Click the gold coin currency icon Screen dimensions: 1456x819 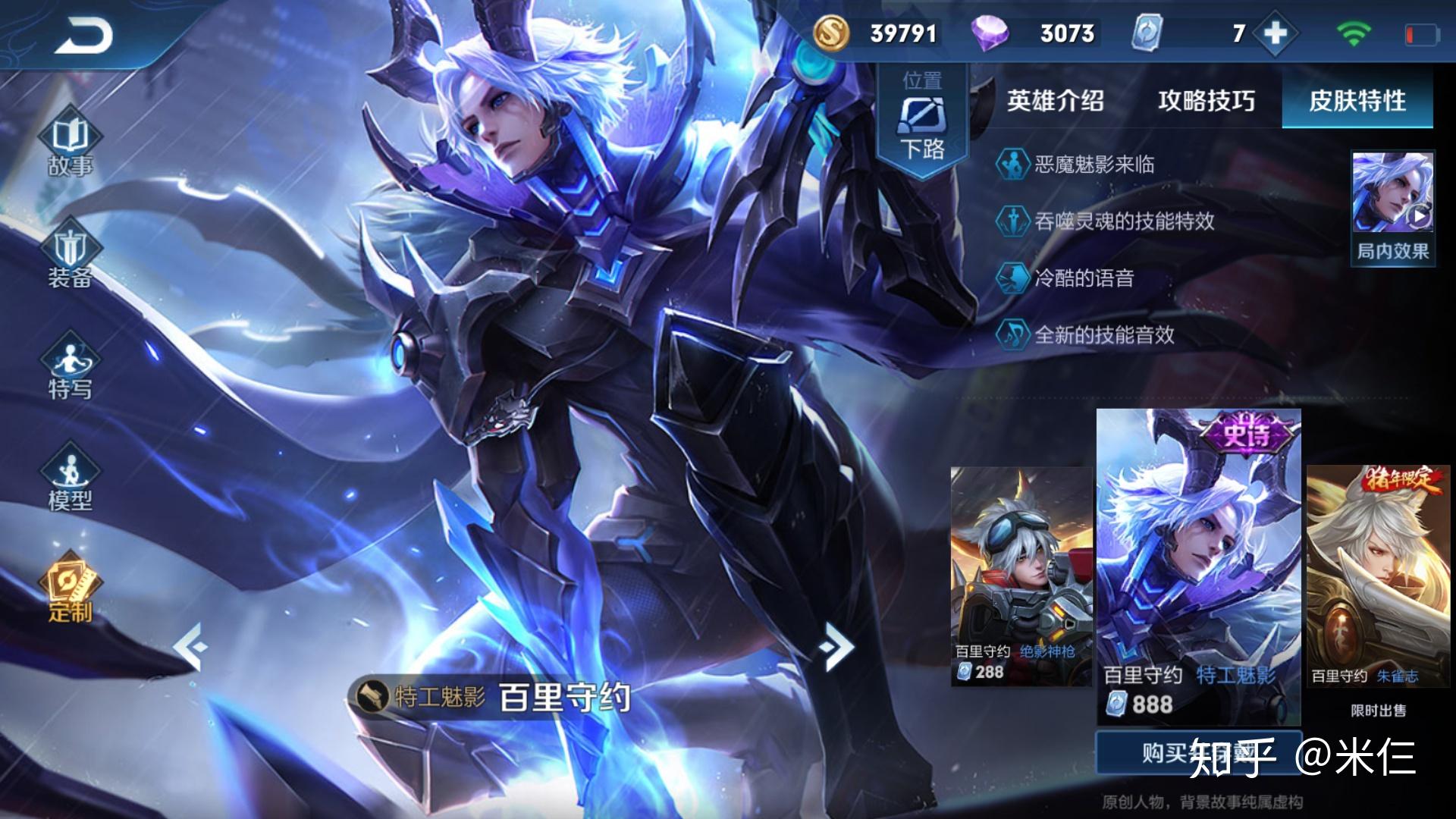[x=832, y=33]
